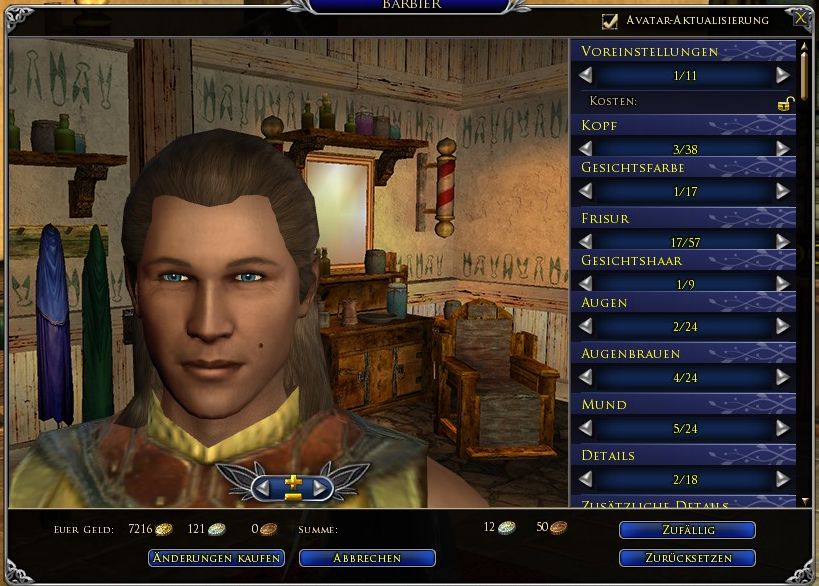Image resolution: width=819 pixels, height=586 pixels.
Task: Advance to next Gesichtshaar style
Action: point(782,284)
